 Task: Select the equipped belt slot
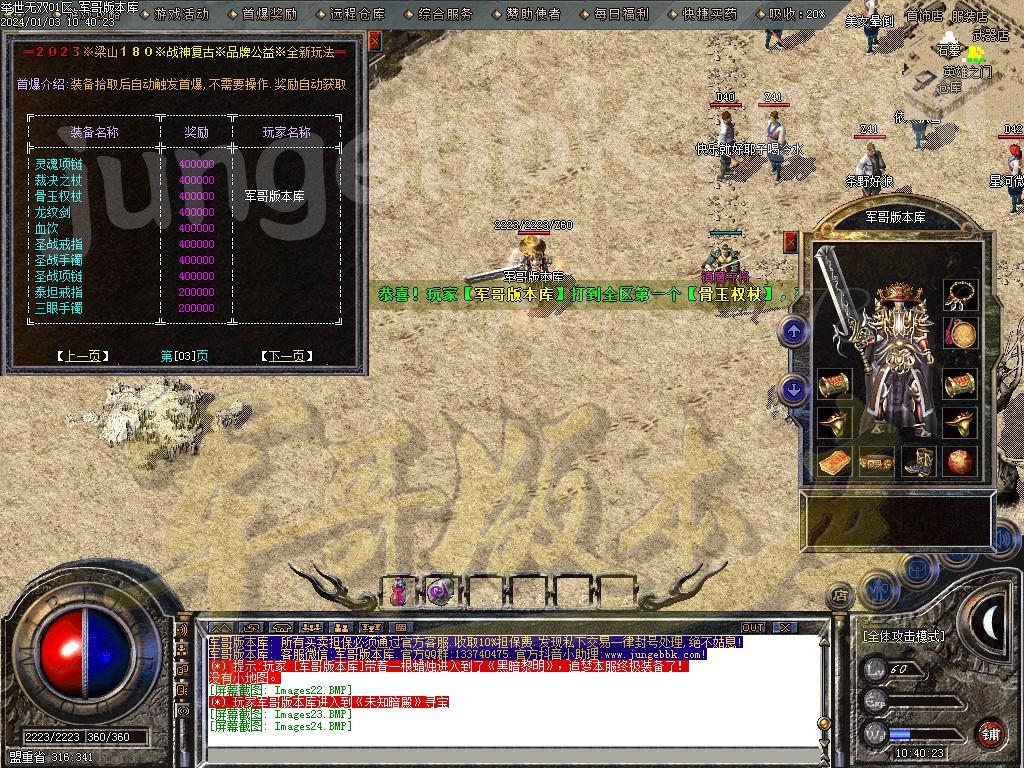[875, 461]
